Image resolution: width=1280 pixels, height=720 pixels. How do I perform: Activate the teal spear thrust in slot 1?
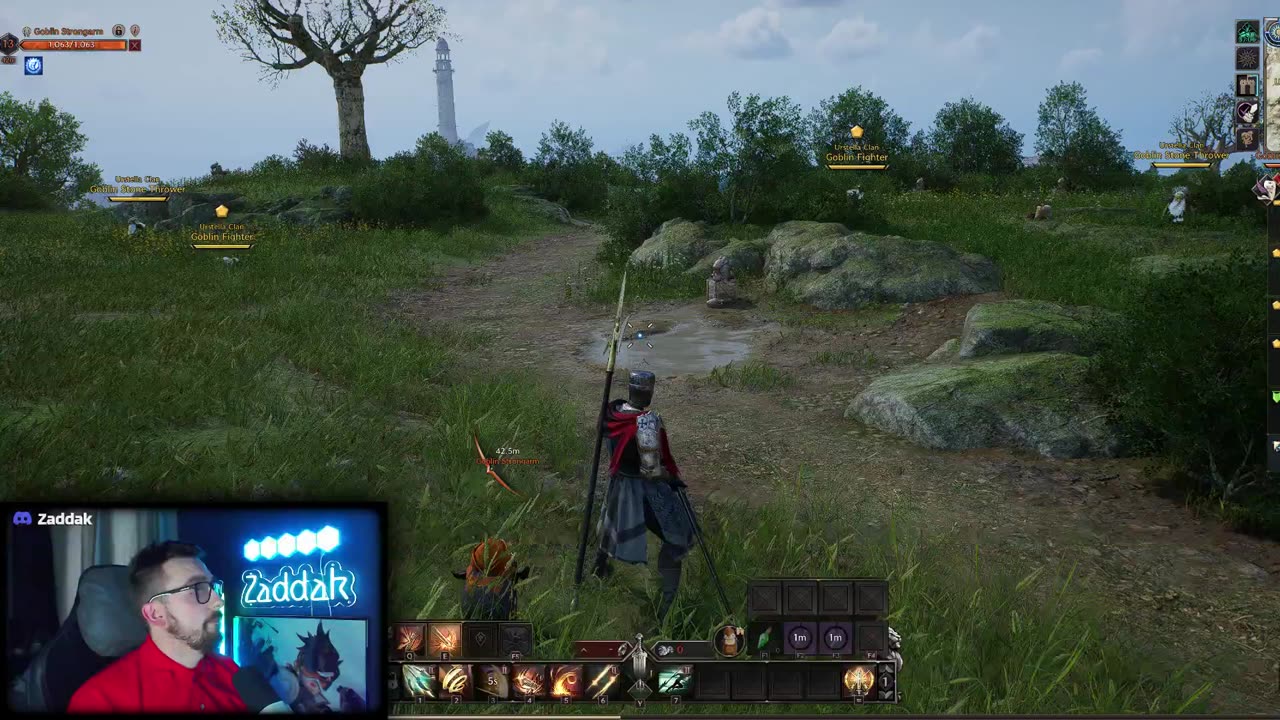(419, 682)
